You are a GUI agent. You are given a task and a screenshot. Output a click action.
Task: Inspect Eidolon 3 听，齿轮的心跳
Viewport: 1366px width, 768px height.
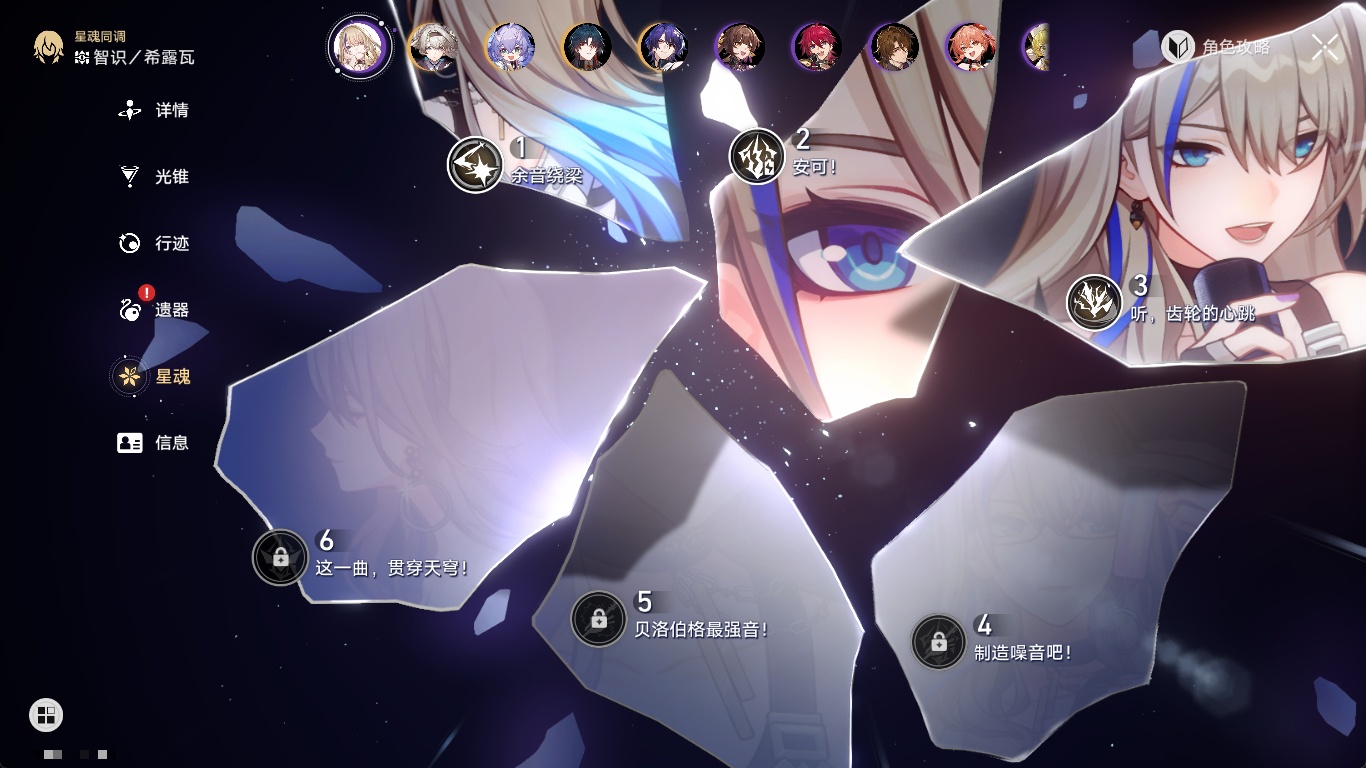pyautogui.click(x=1093, y=302)
